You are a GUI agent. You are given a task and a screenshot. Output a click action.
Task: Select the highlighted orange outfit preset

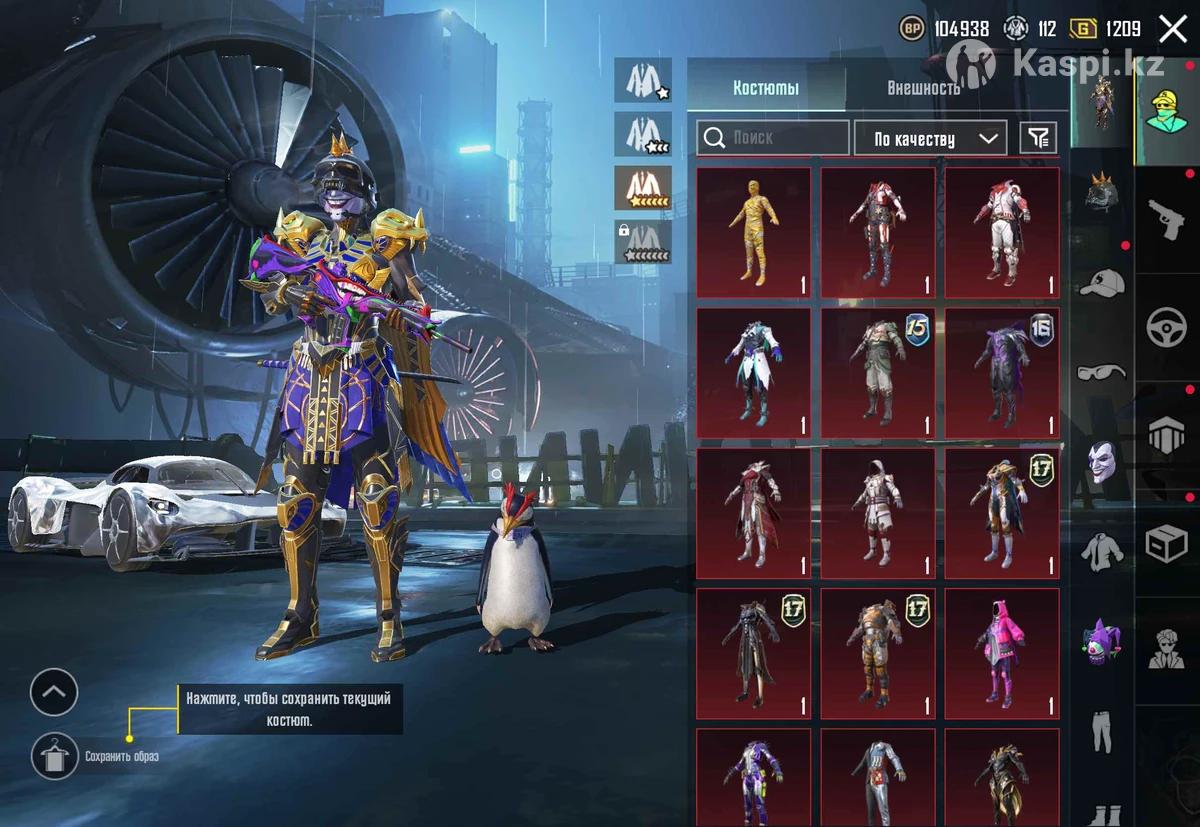click(642, 186)
